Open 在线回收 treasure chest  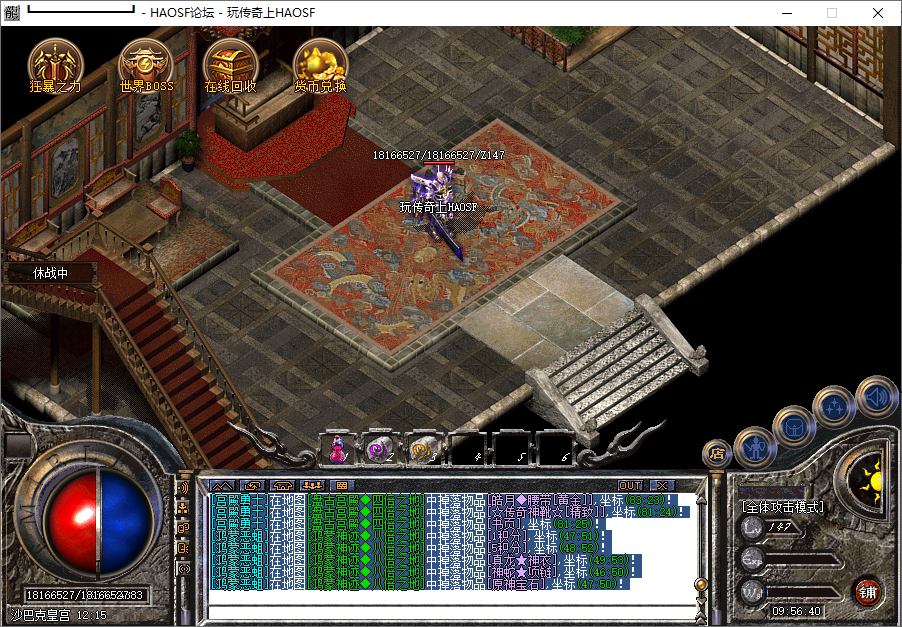point(231,65)
